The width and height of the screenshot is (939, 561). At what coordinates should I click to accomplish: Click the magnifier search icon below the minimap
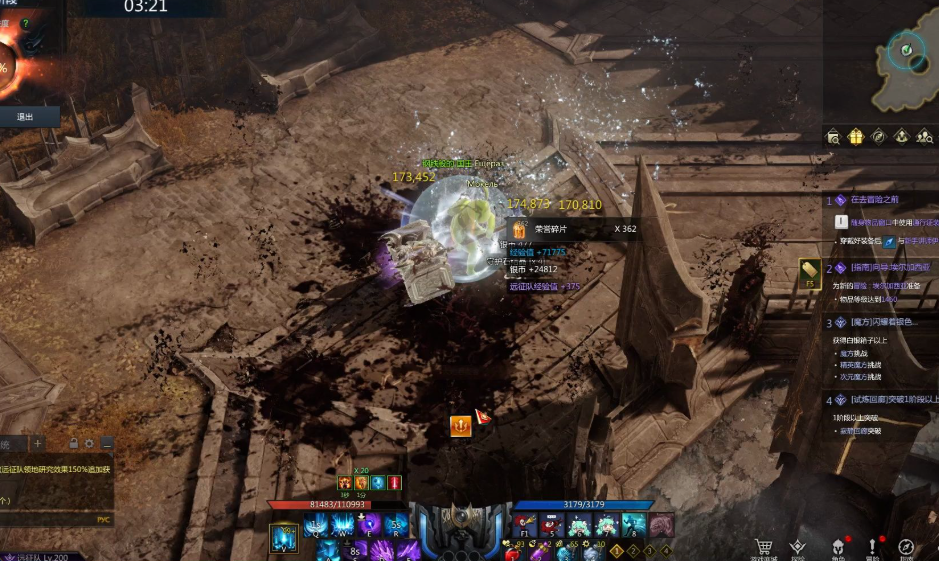click(833, 137)
